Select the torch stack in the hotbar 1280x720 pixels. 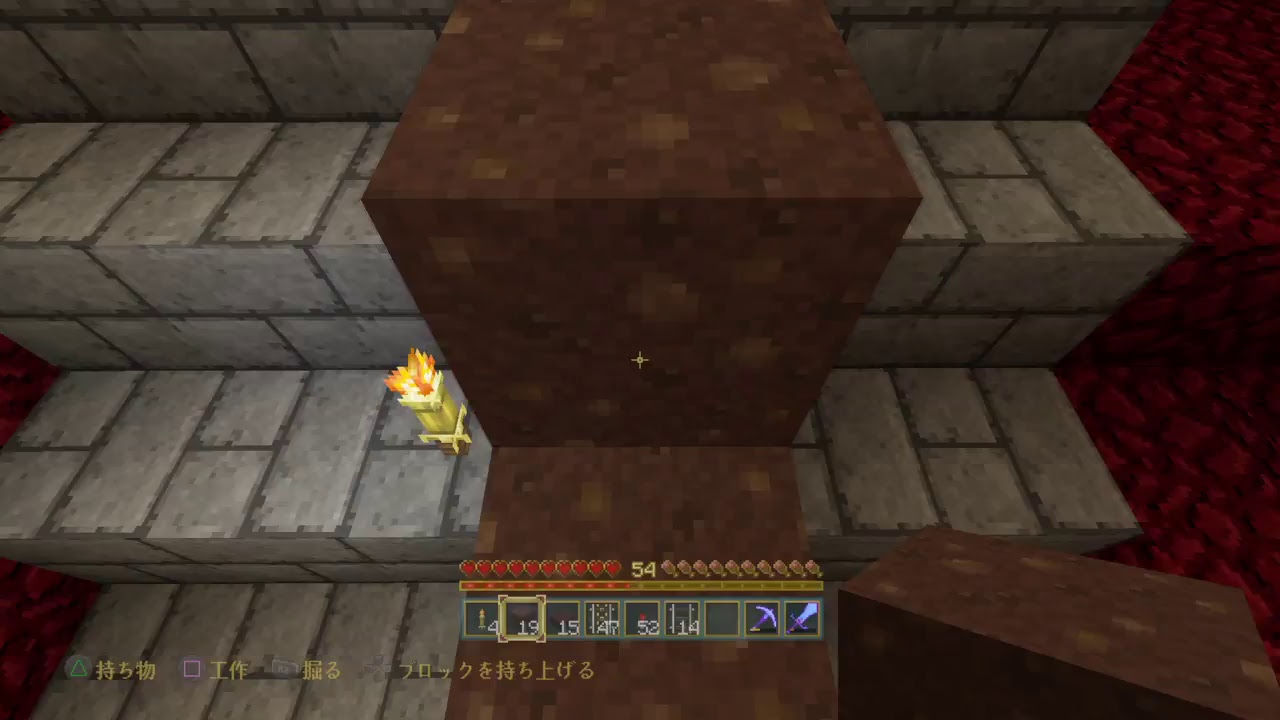[480, 616]
